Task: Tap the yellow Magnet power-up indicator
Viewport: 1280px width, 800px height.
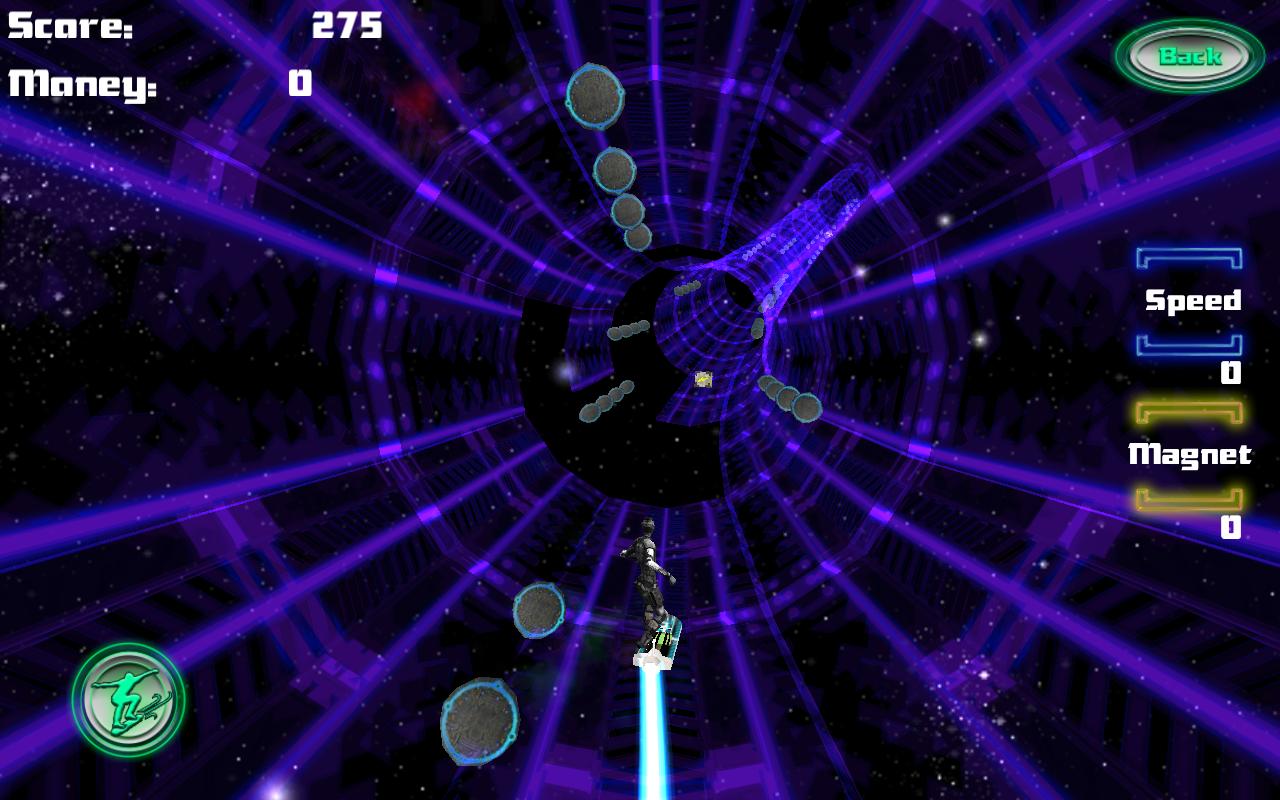Action: (1189, 455)
